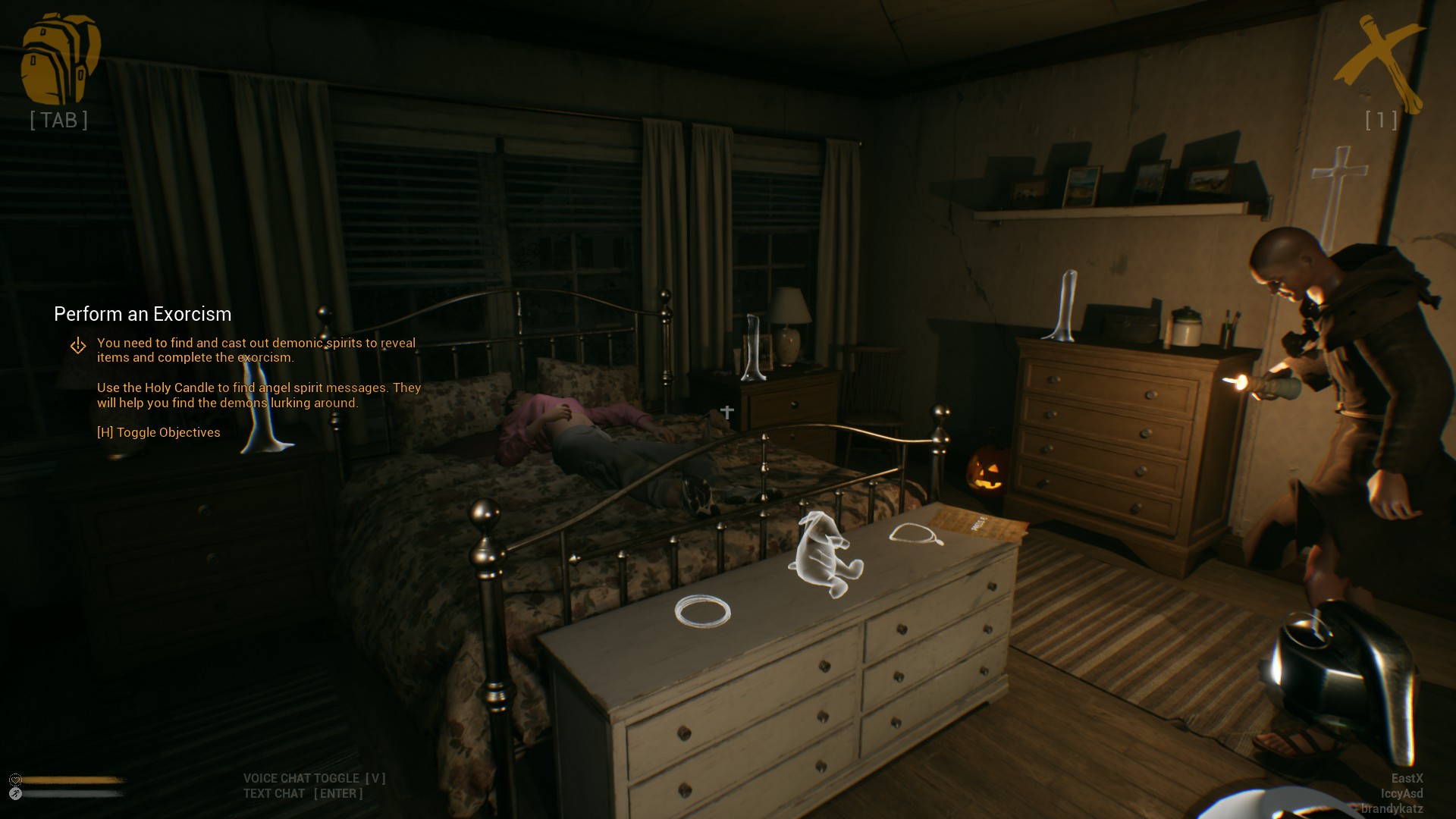Open the backpack inventory icon
This screenshot has height=819, width=1456.
60,59
